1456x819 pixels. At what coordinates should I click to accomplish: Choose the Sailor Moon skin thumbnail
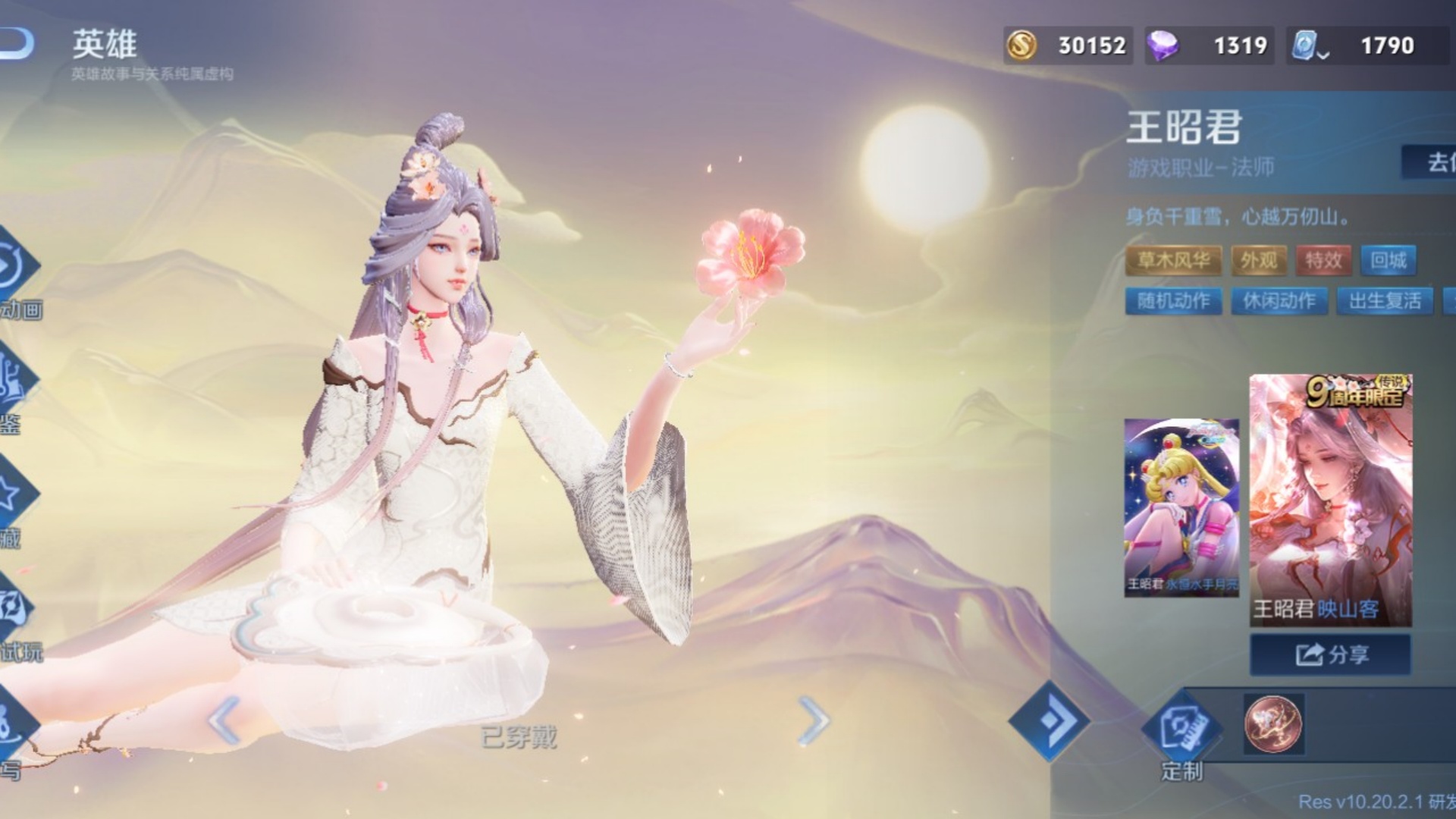tap(1181, 507)
